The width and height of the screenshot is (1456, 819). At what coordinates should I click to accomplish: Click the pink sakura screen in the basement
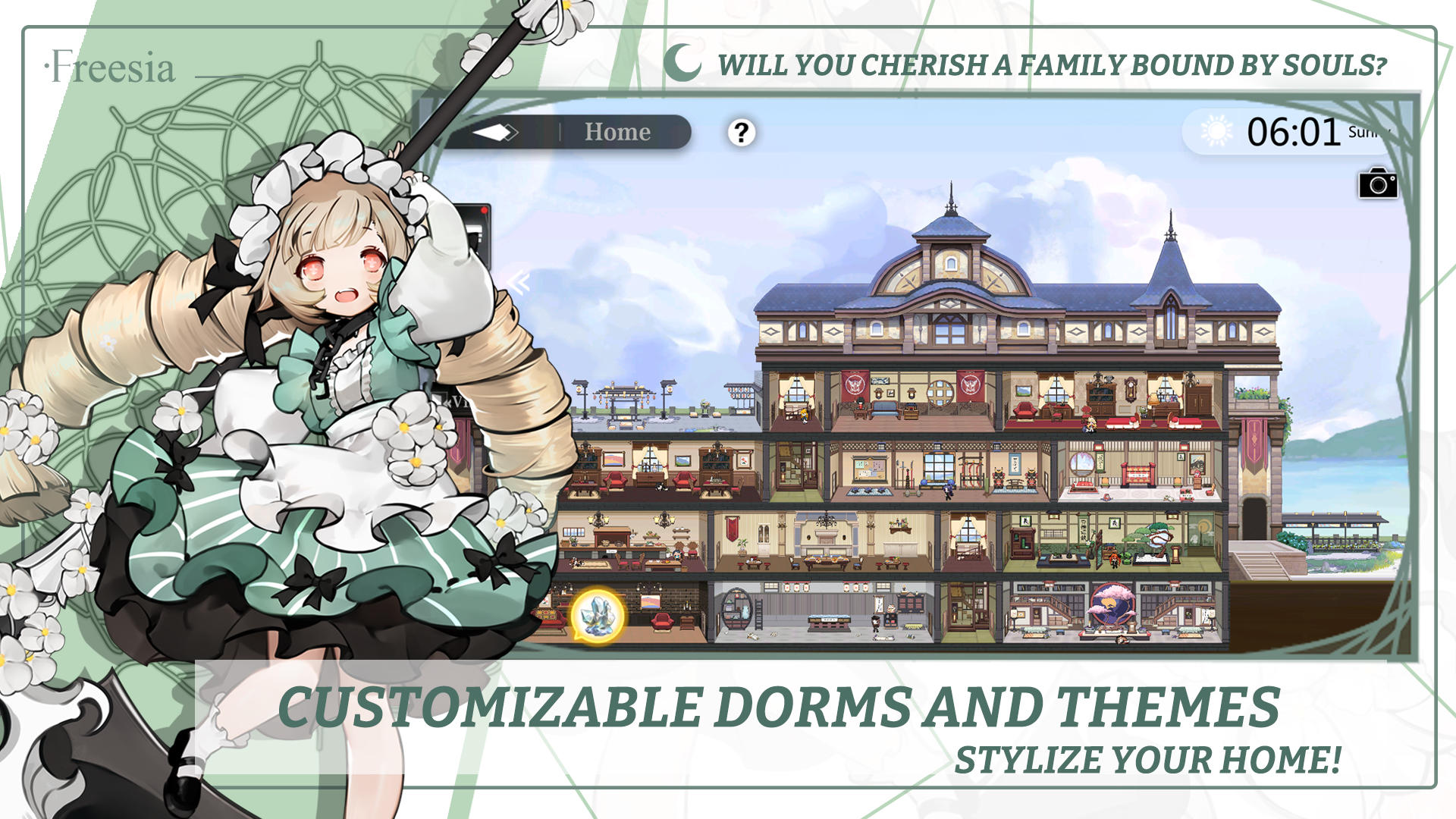click(1111, 603)
